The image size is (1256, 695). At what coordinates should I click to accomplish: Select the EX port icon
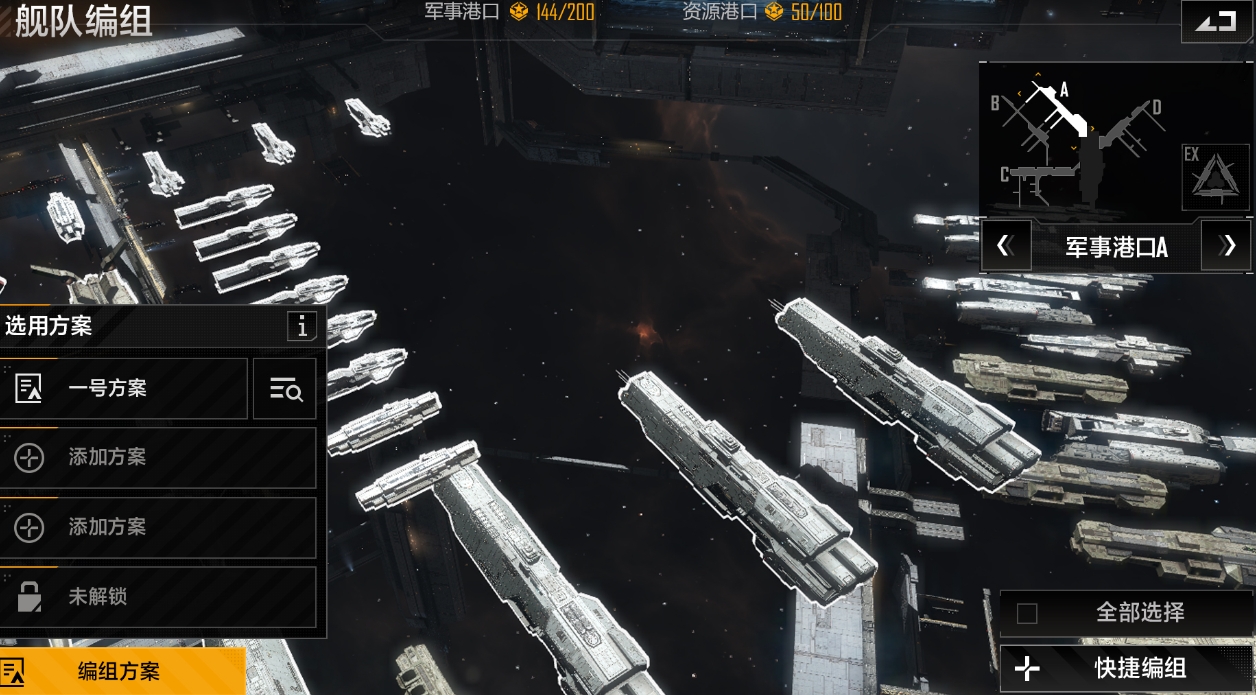coord(1215,177)
